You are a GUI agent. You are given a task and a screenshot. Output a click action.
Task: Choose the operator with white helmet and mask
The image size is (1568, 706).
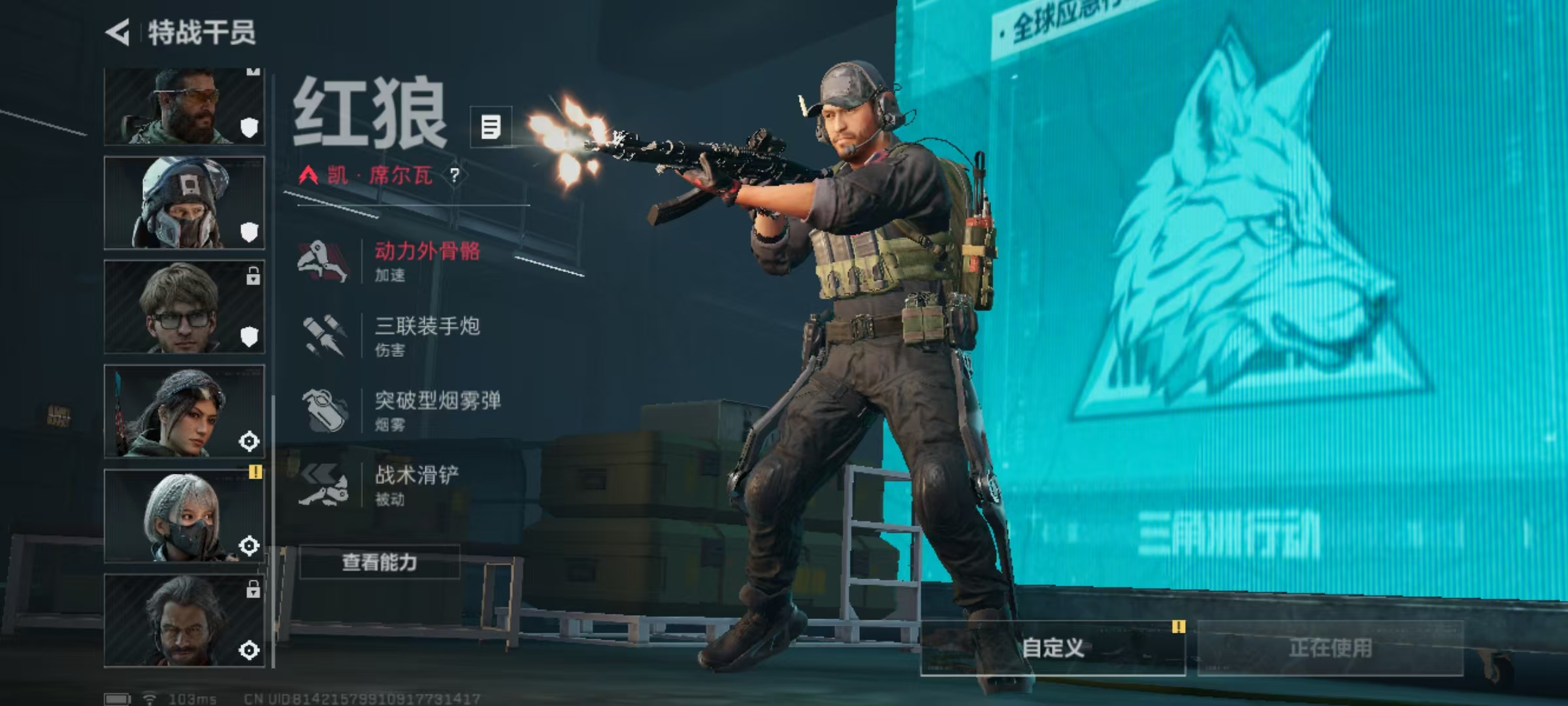(x=184, y=203)
